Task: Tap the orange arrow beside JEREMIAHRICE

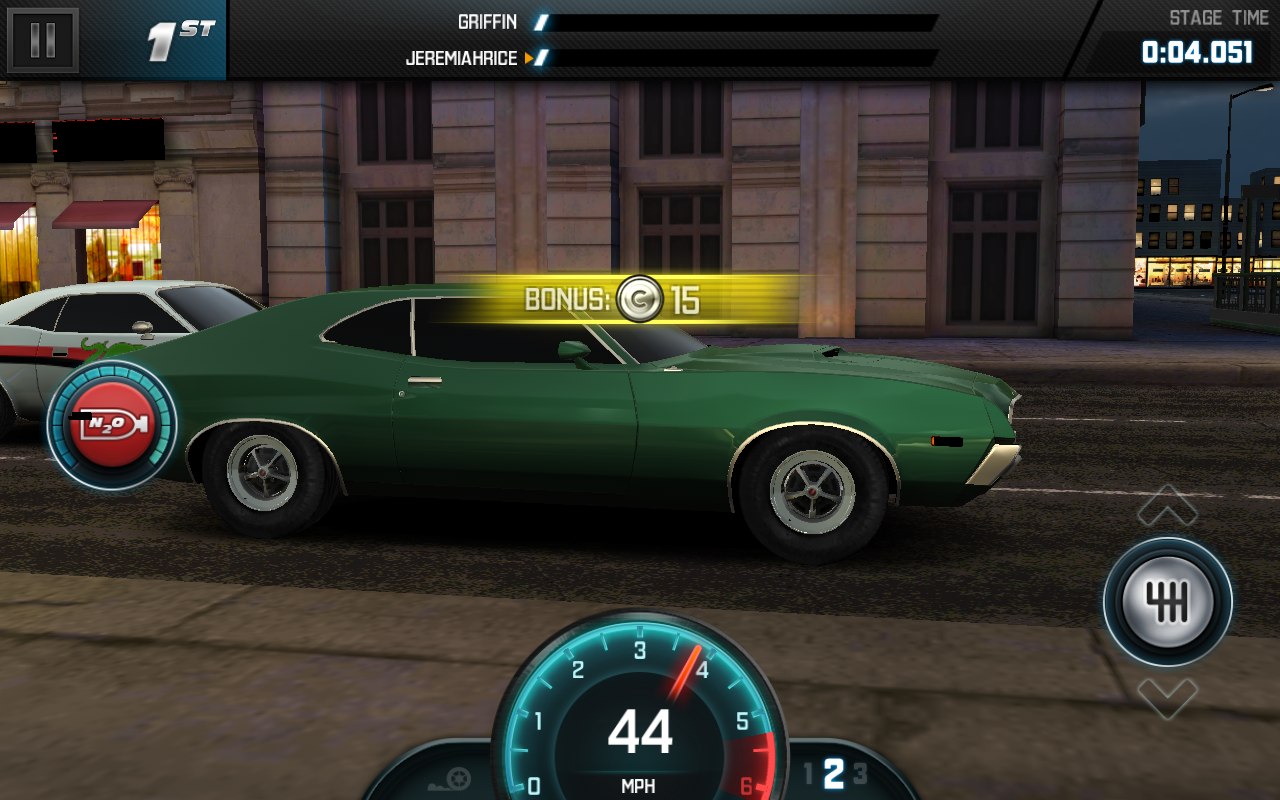Action: coord(531,58)
